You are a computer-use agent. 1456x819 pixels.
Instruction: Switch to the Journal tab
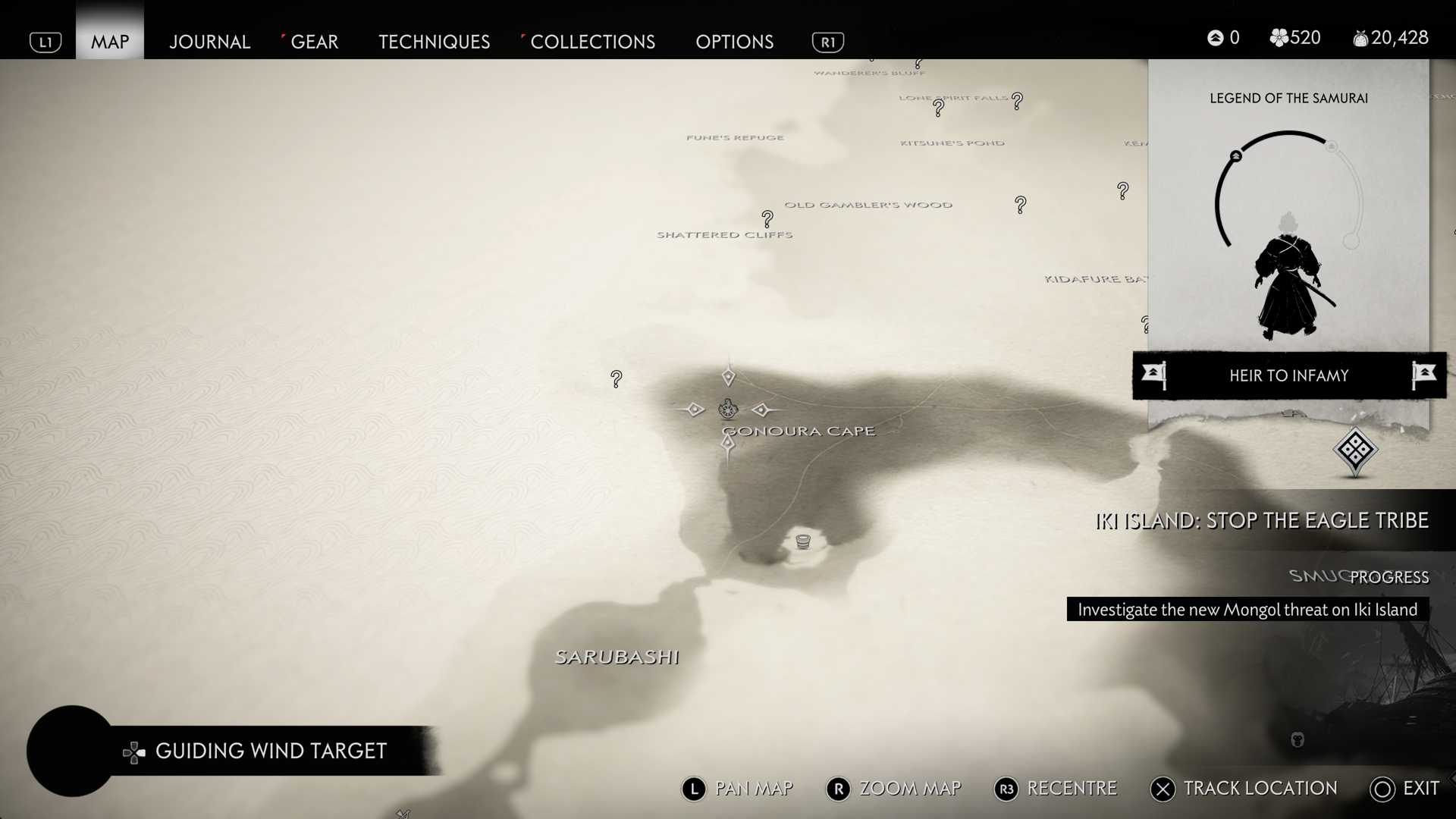point(209,42)
